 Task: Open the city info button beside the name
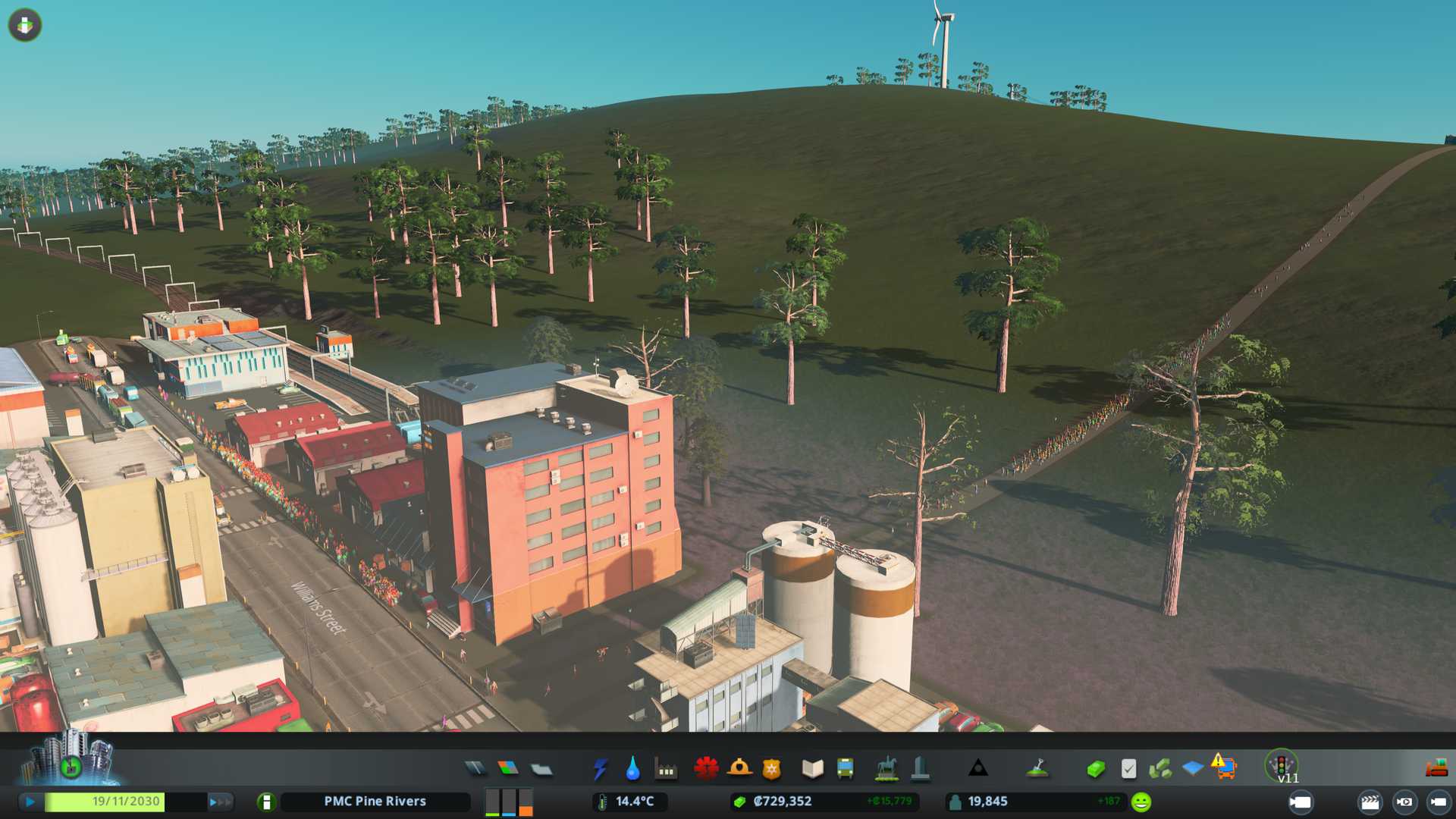tap(266, 802)
